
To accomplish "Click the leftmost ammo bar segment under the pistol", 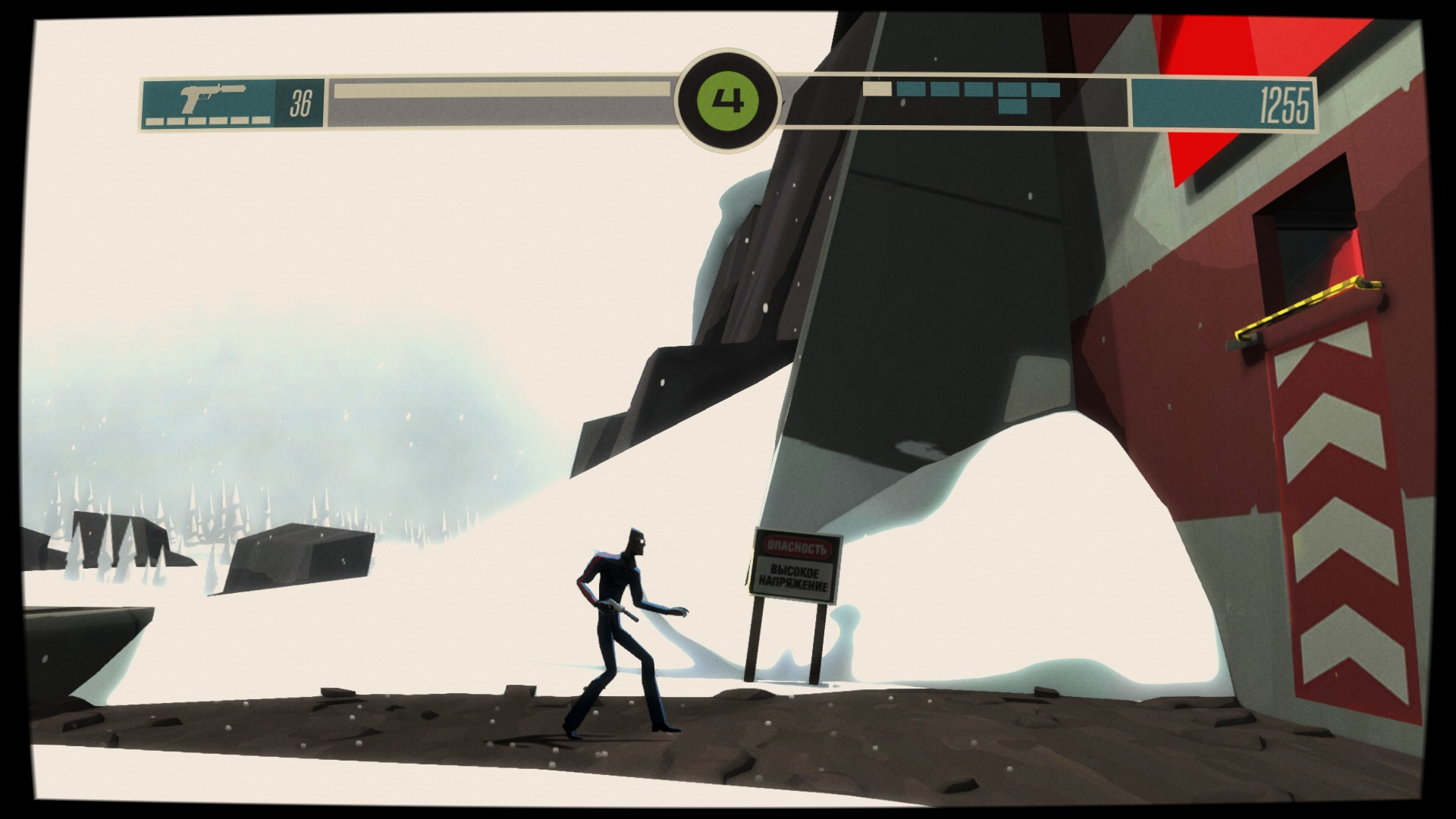I will 155,121.
